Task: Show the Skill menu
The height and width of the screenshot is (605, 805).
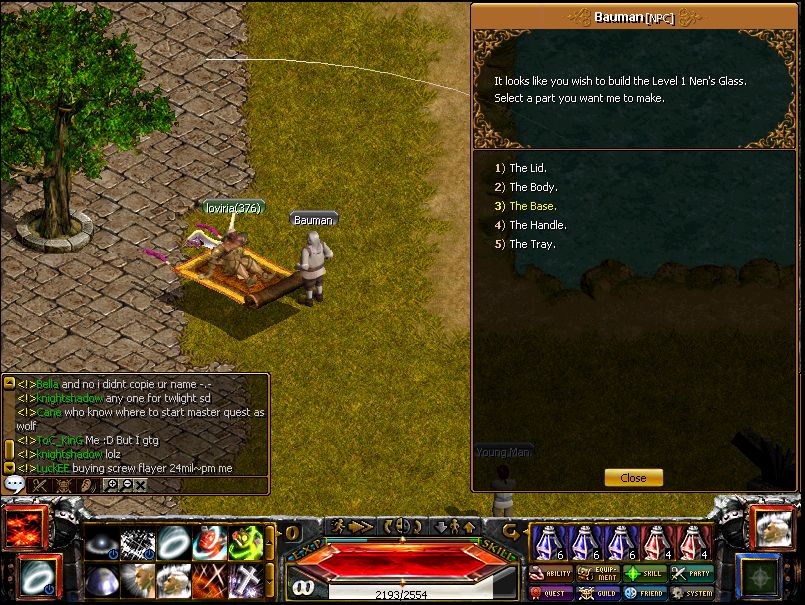Action: tap(645, 574)
